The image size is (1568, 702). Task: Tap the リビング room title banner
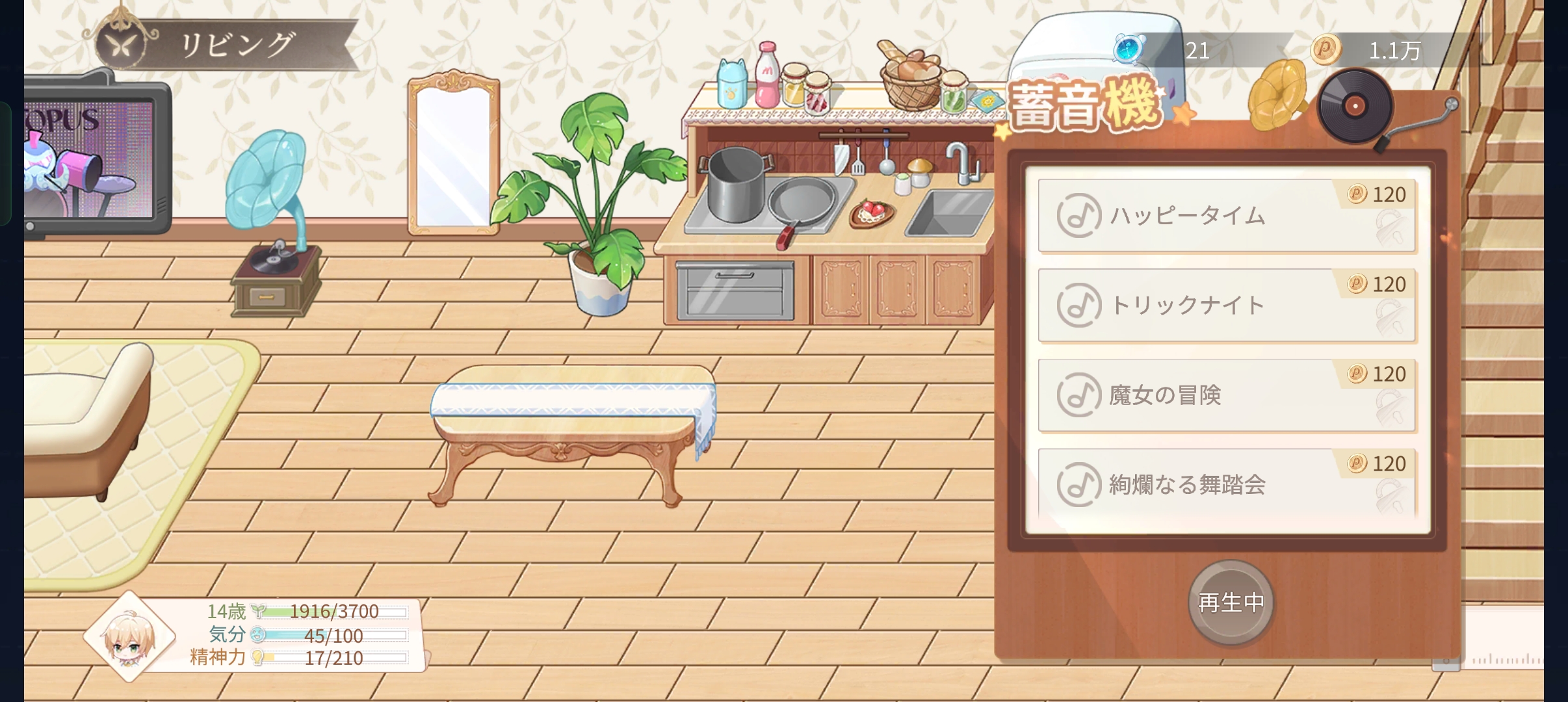click(228, 45)
